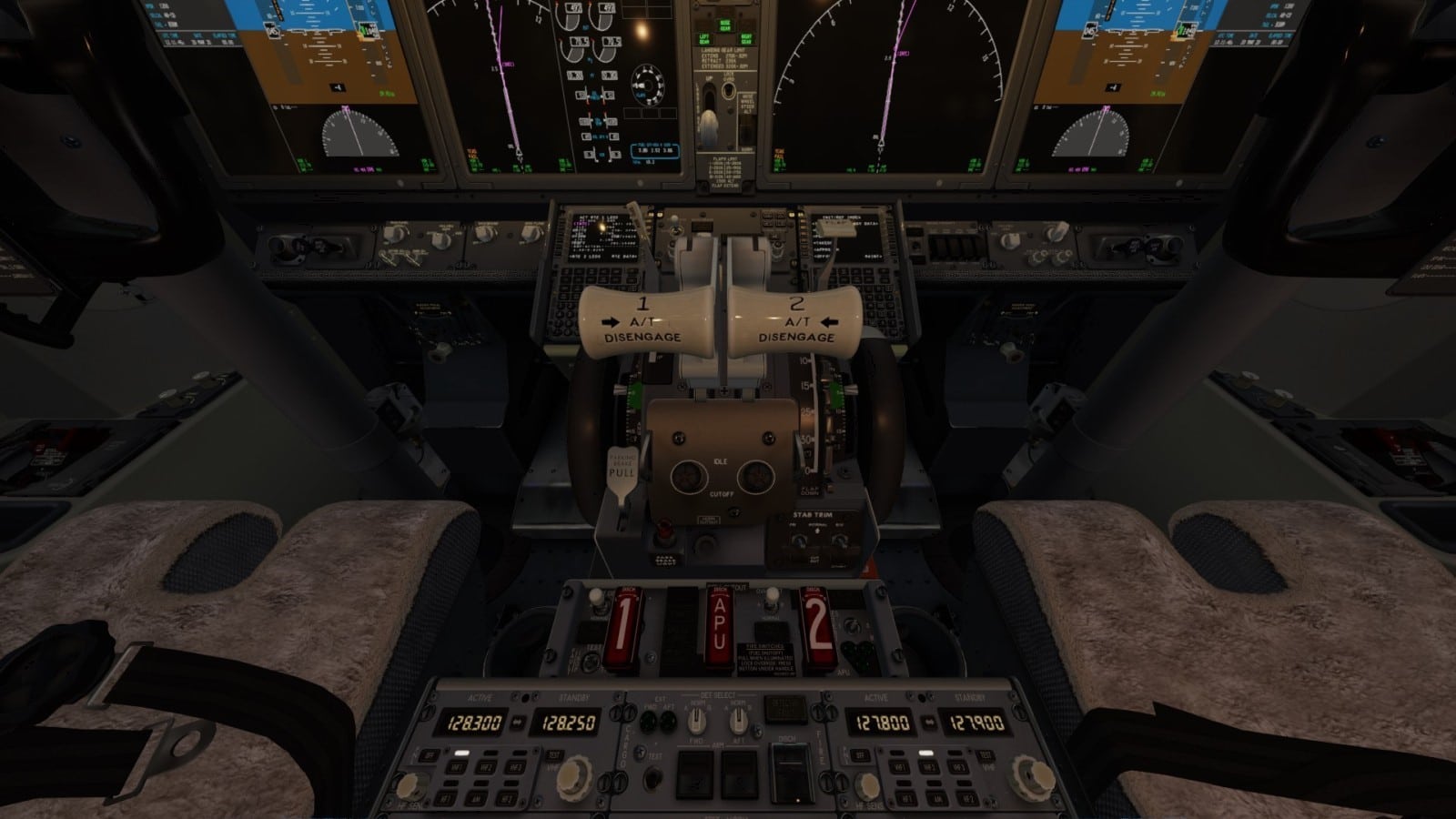Turn the right radio tuning knob
The width and height of the screenshot is (1456, 819).
pyautogui.click(x=1031, y=776)
